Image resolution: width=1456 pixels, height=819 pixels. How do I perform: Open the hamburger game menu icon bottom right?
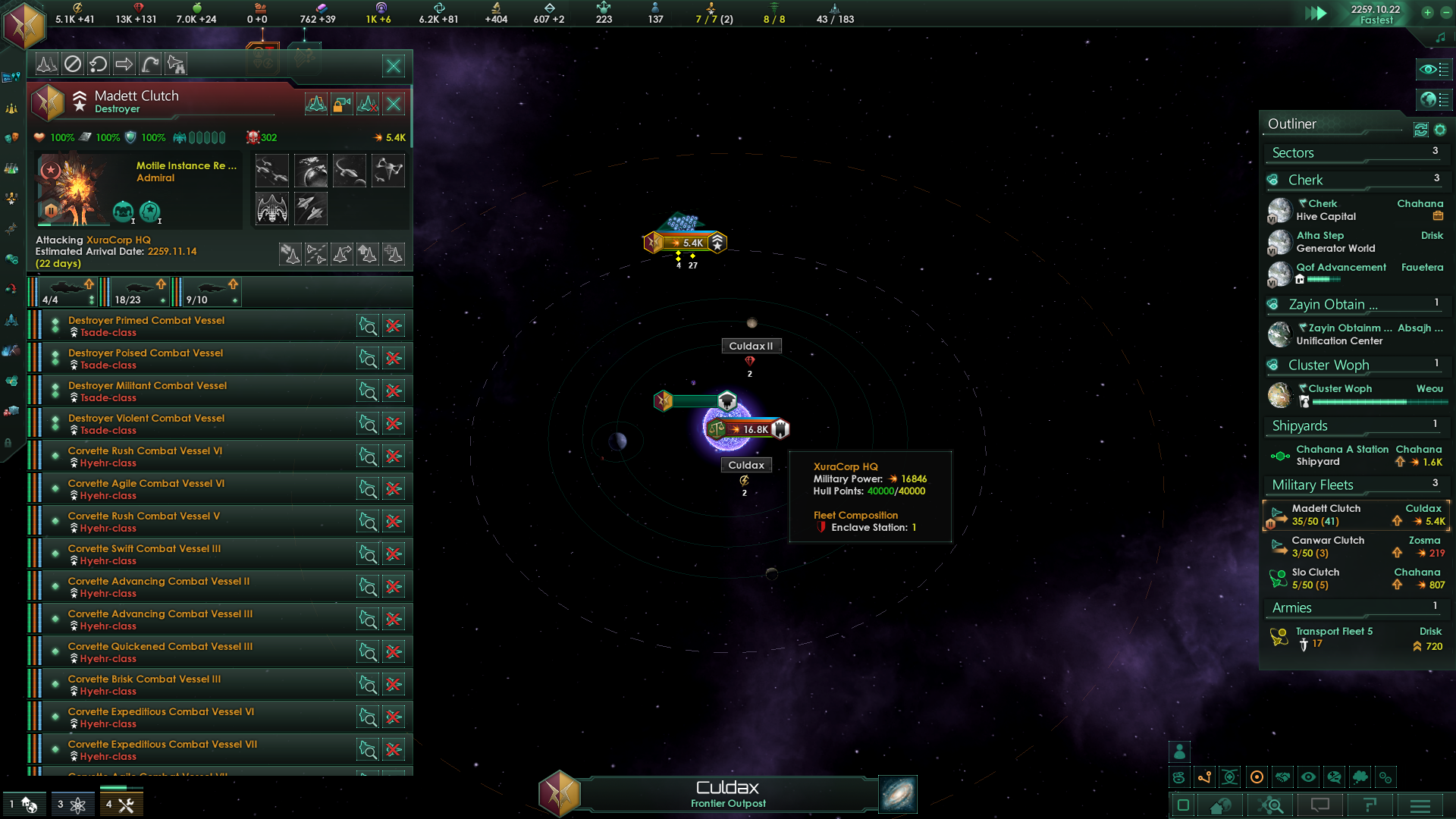click(1419, 805)
